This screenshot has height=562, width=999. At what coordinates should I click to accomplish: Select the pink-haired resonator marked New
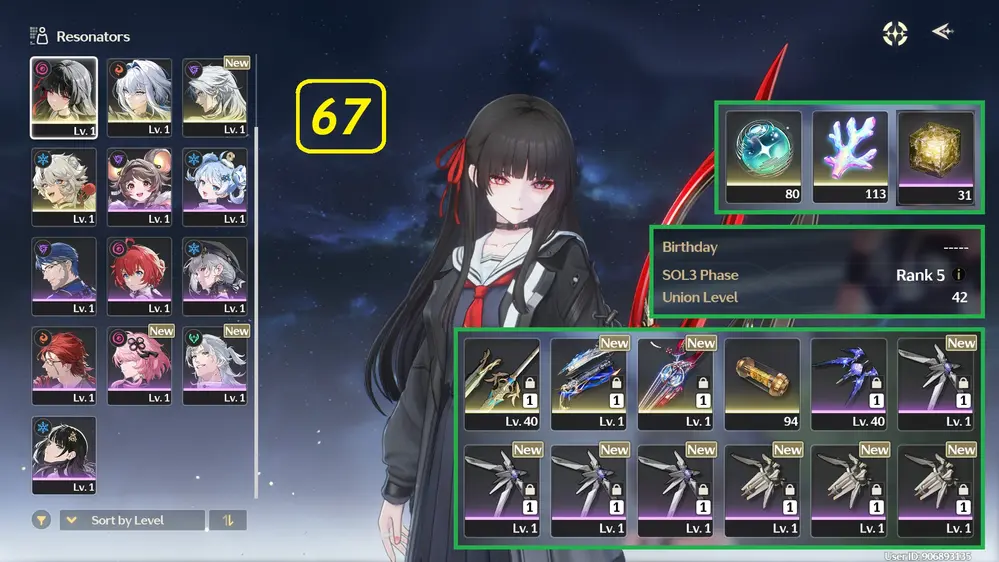point(139,366)
